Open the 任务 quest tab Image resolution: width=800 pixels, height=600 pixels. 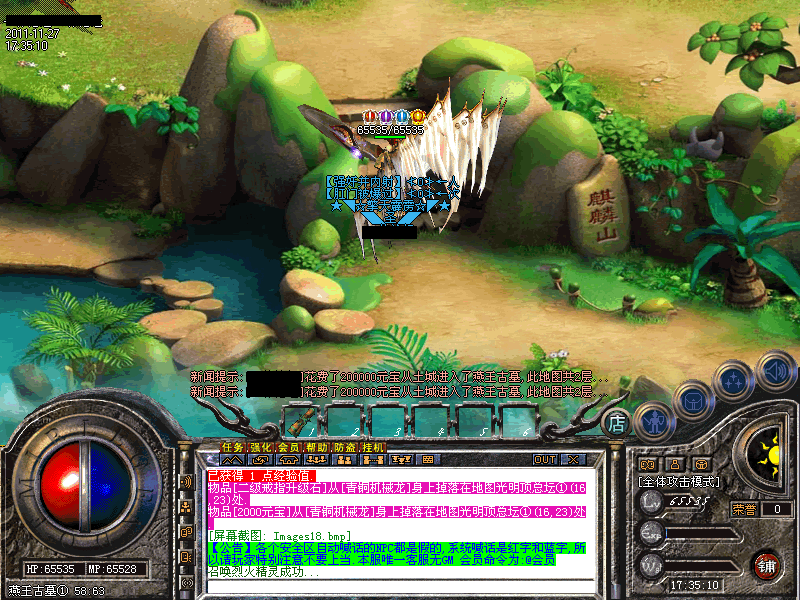pyautogui.click(x=232, y=446)
